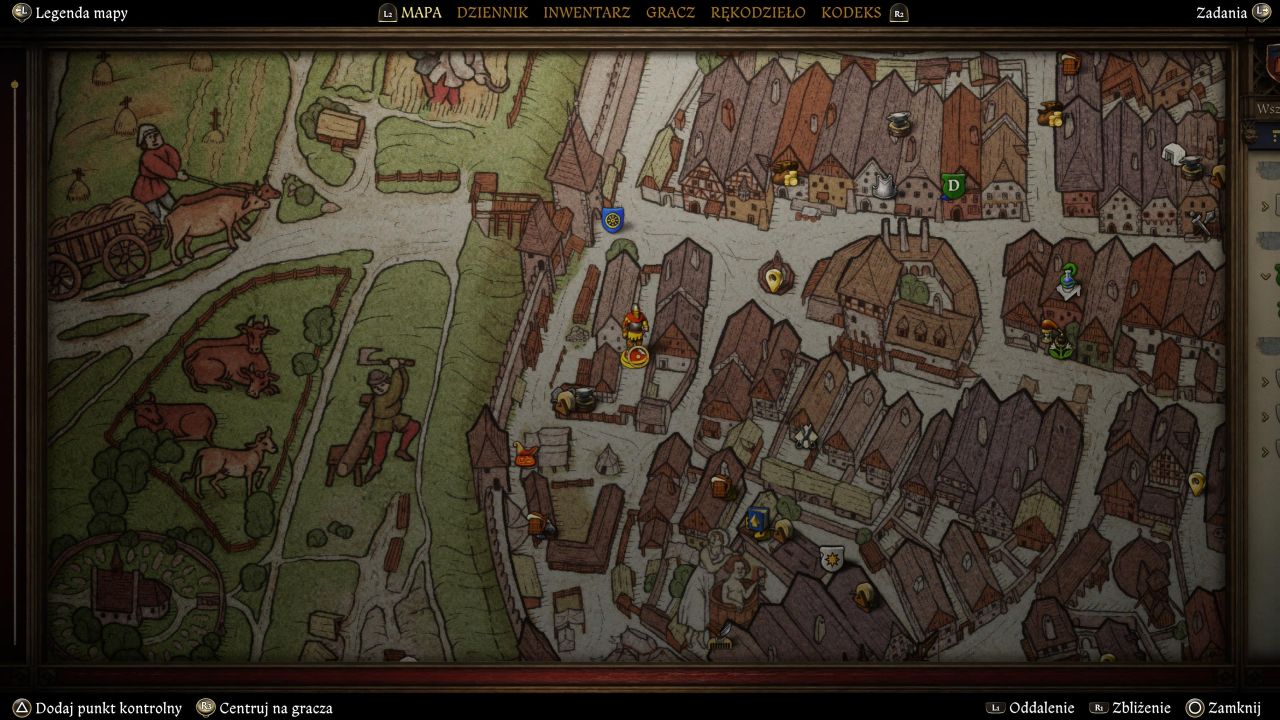The width and height of the screenshot is (1280, 720).
Task: Open the Inwentarz tab
Action: (x=586, y=13)
